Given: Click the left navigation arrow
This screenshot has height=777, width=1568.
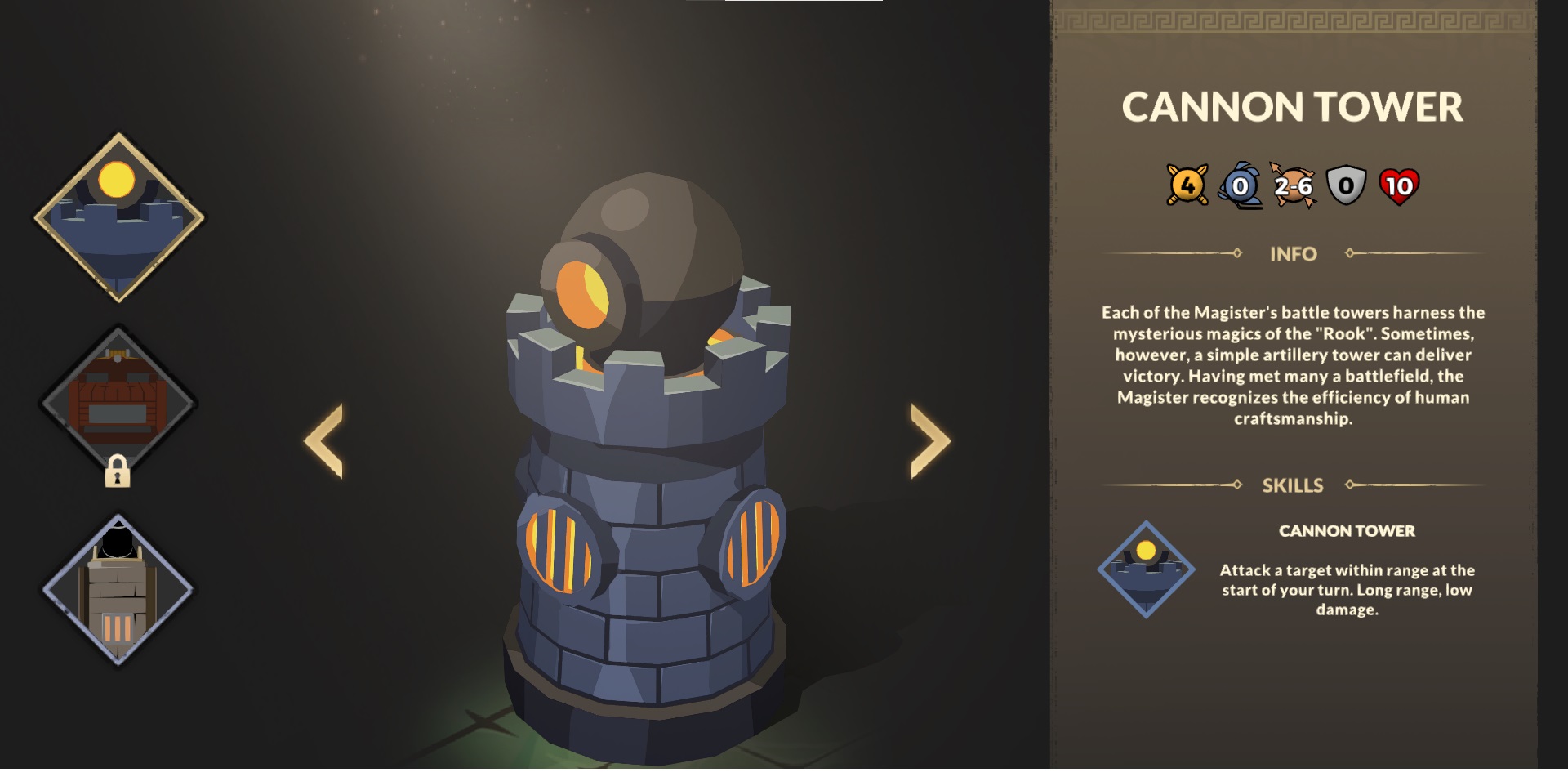Looking at the screenshot, I should click(x=325, y=438).
